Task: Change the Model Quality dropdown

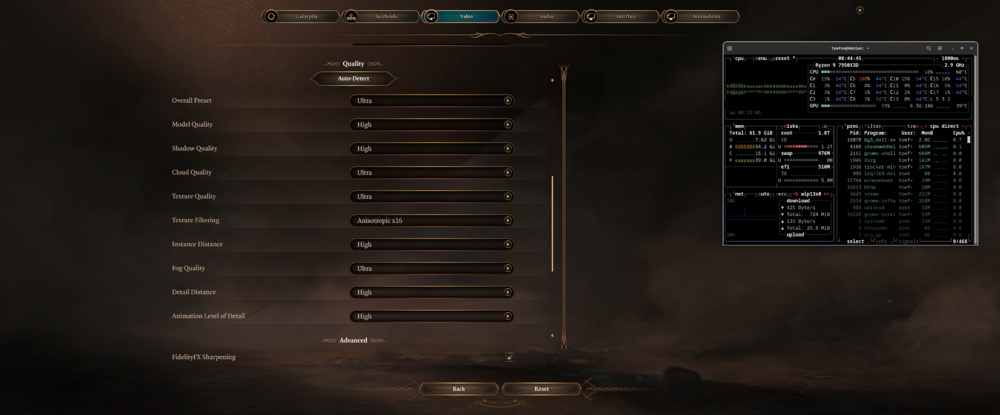Action: click(x=432, y=124)
